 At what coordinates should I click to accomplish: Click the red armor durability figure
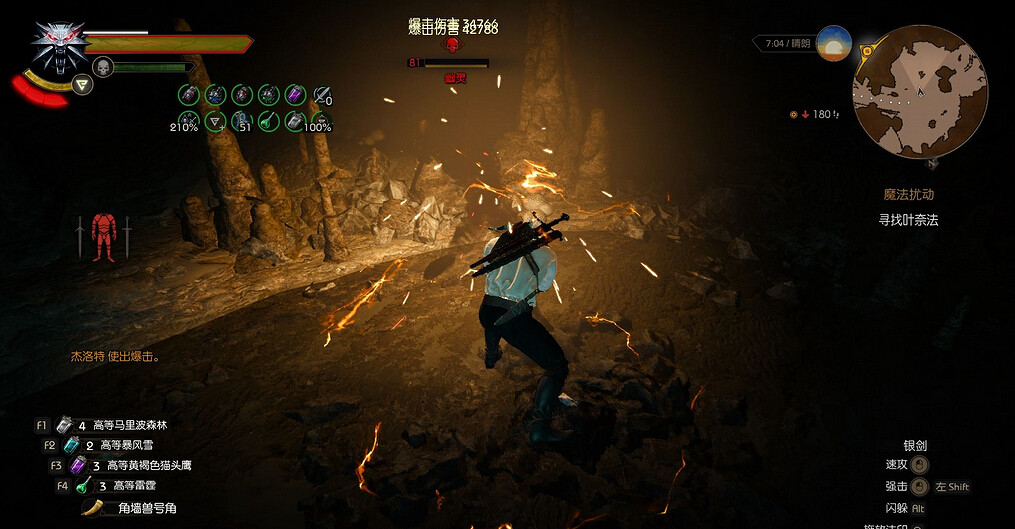click(104, 237)
